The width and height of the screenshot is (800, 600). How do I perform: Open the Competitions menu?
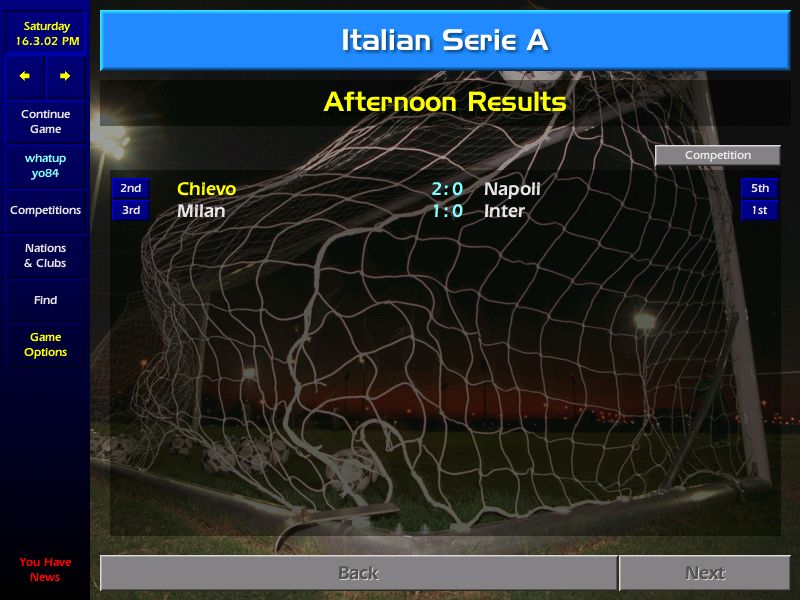tap(45, 211)
